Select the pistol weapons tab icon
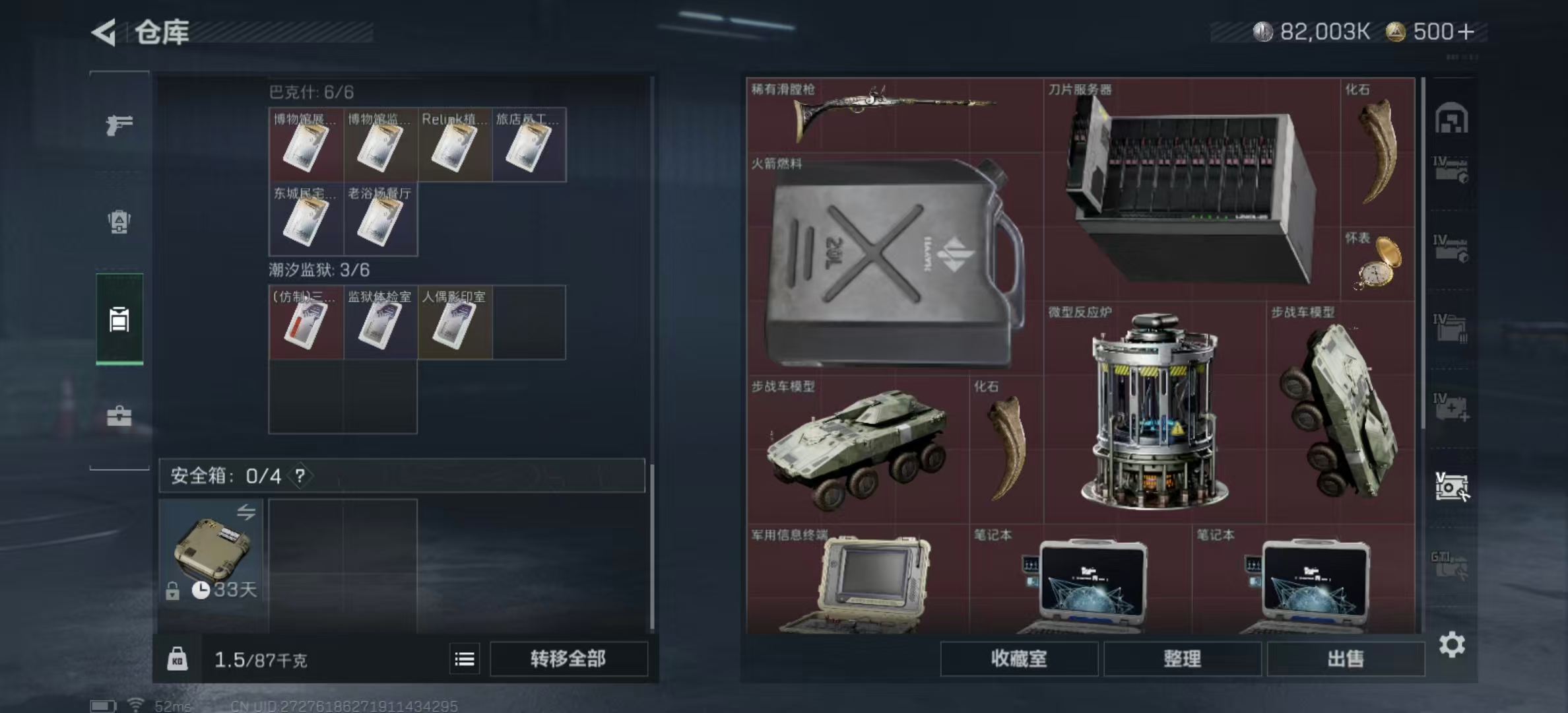1568x713 pixels. 119,125
